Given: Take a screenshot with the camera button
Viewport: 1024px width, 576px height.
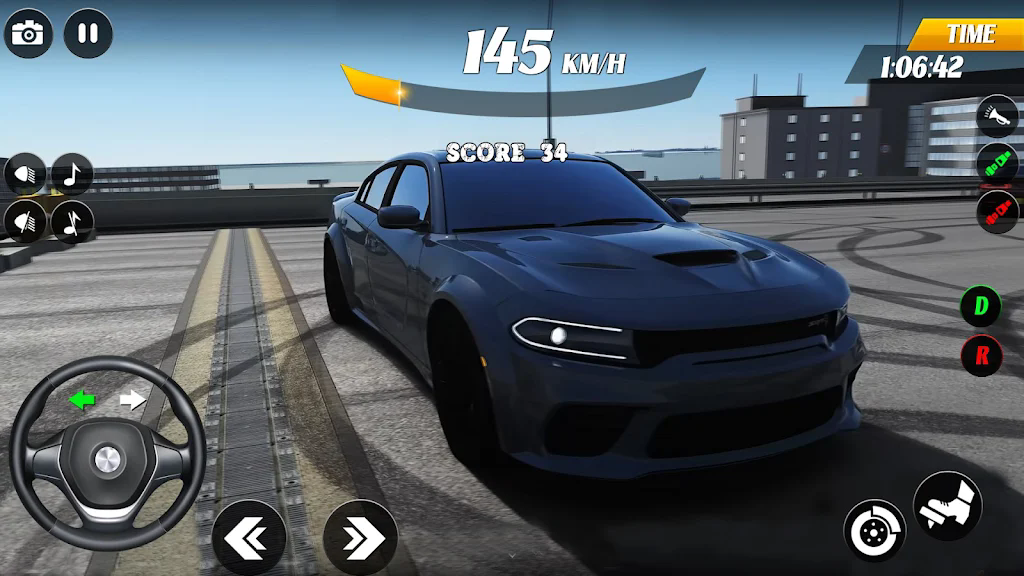Looking at the screenshot, I should click(28, 33).
